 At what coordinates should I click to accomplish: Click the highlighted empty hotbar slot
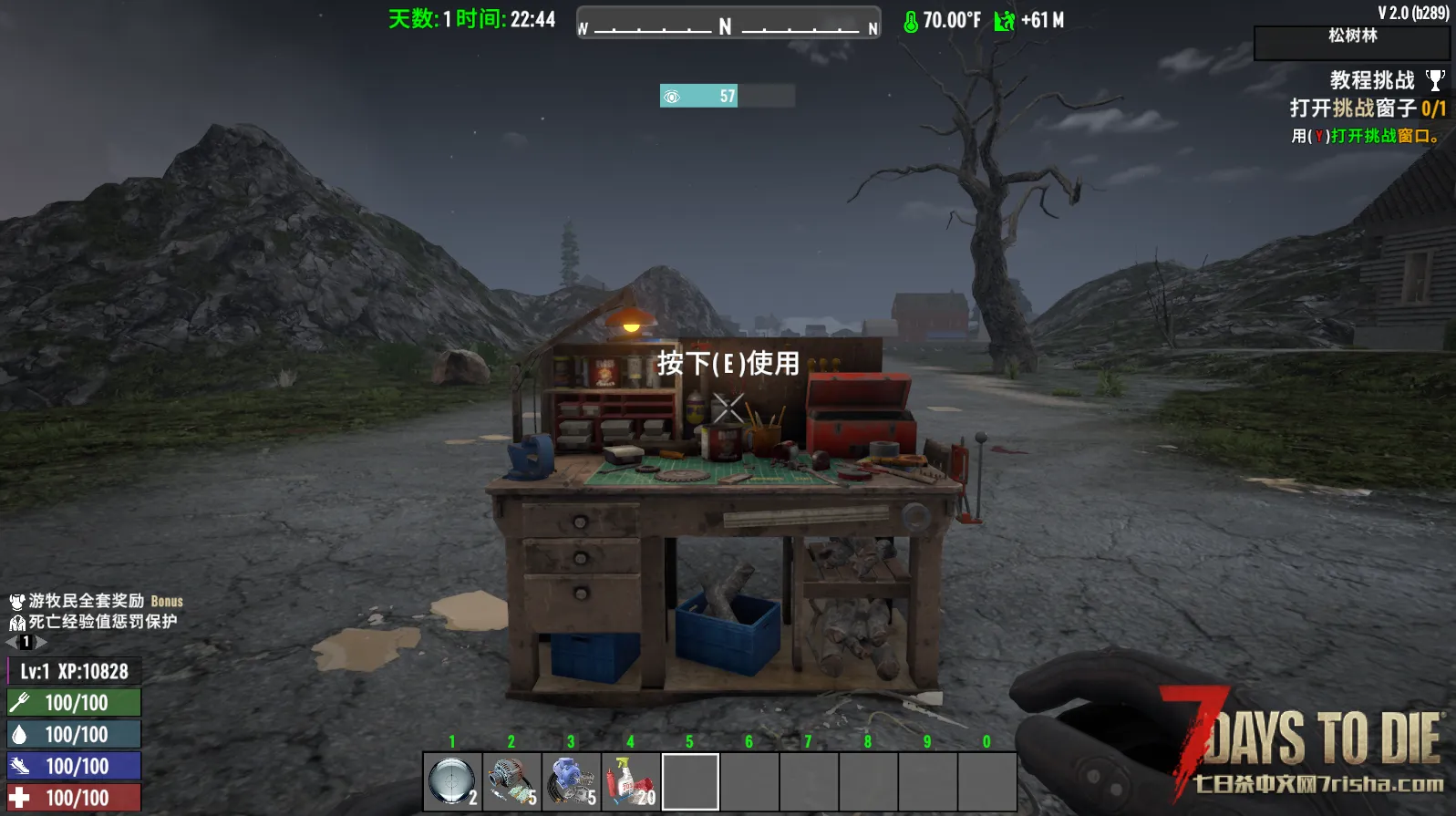[690, 781]
